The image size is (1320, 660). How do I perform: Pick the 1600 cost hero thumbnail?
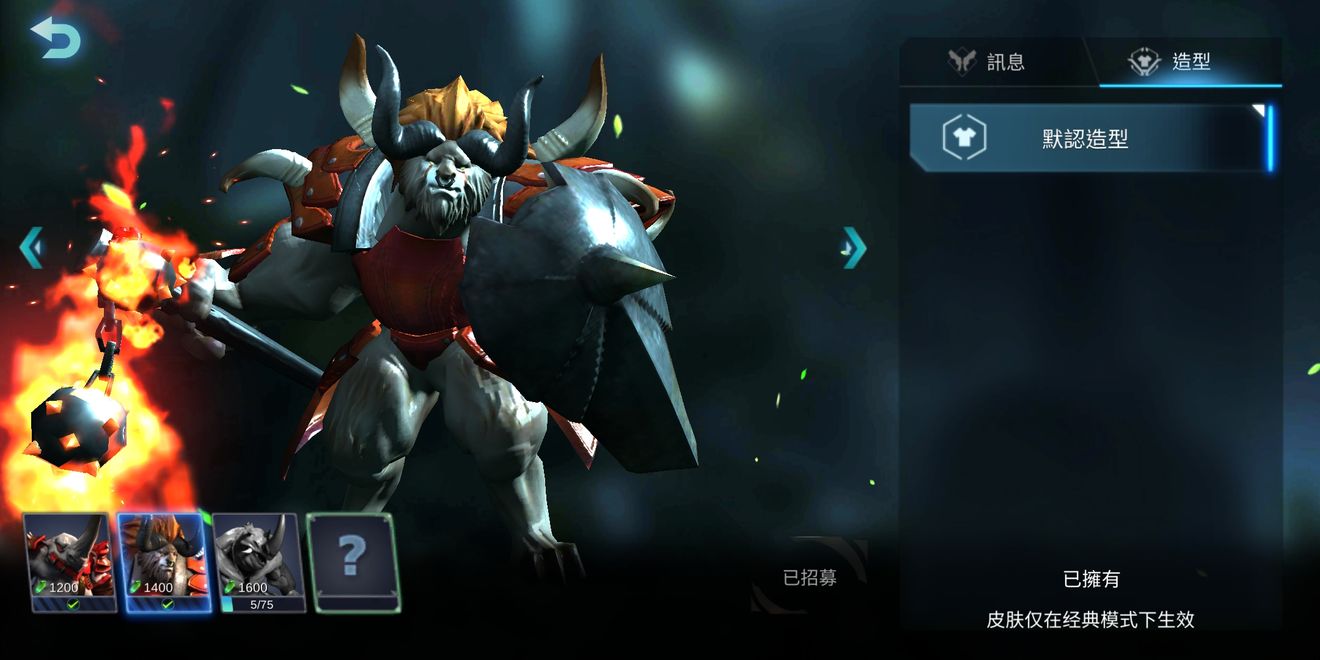pyautogui.click(x=258, y=562)
